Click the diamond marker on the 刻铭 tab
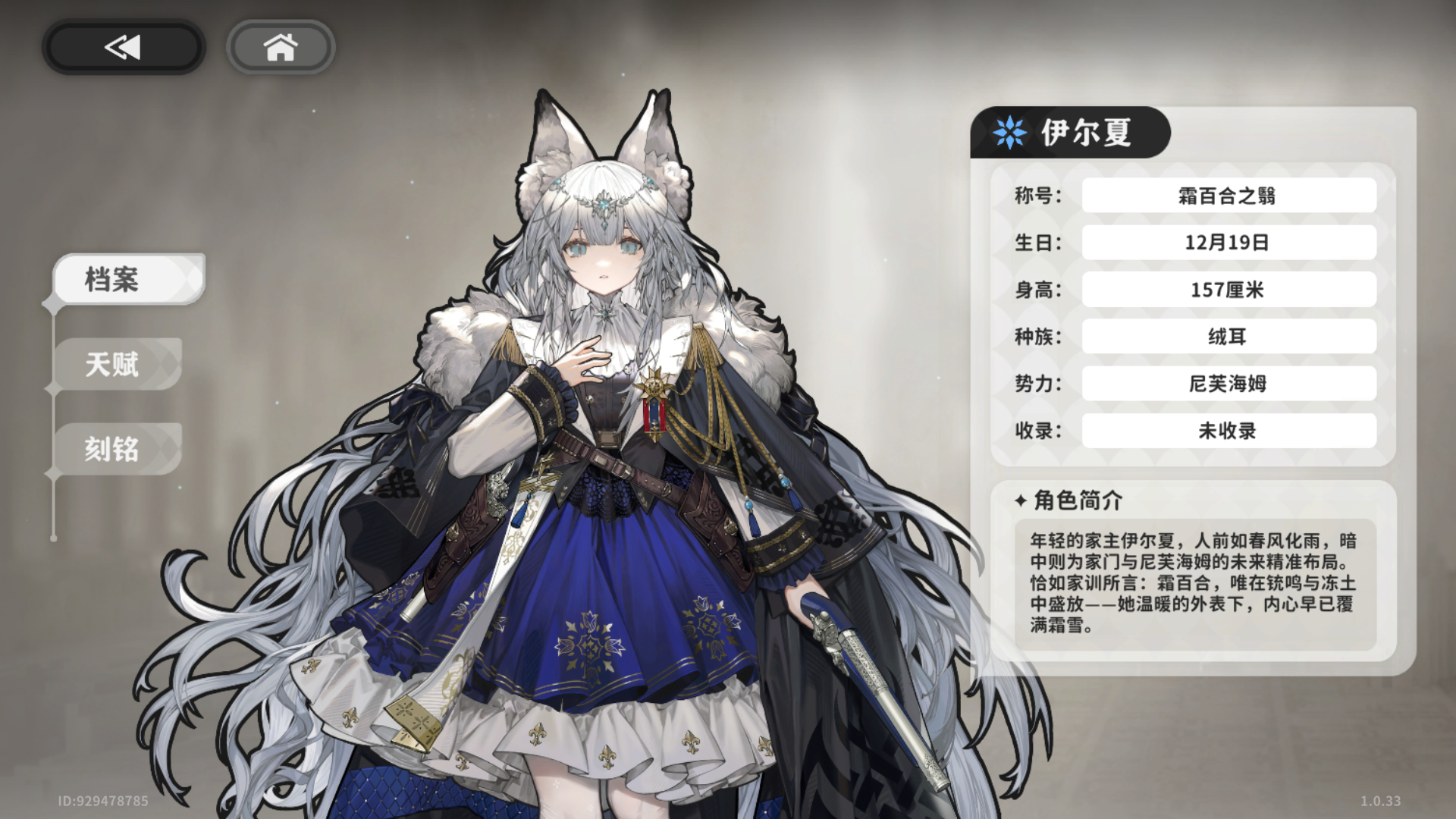This screenshot has width=1456, height=819. [x=53, y=470]
